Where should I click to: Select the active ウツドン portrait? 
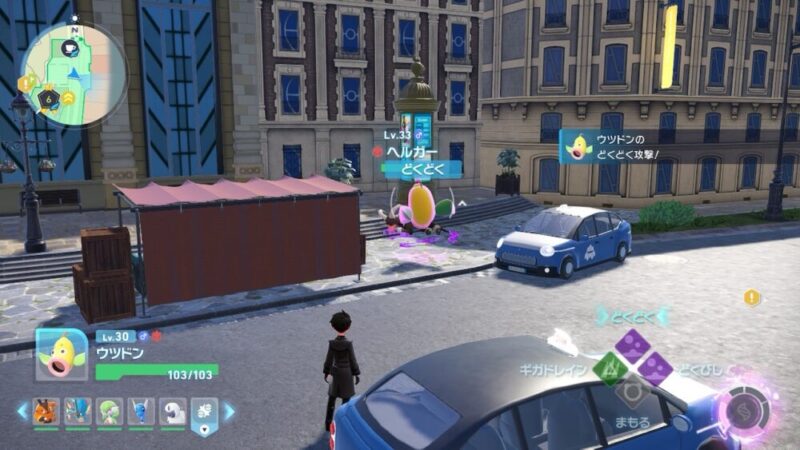[61, 354]
